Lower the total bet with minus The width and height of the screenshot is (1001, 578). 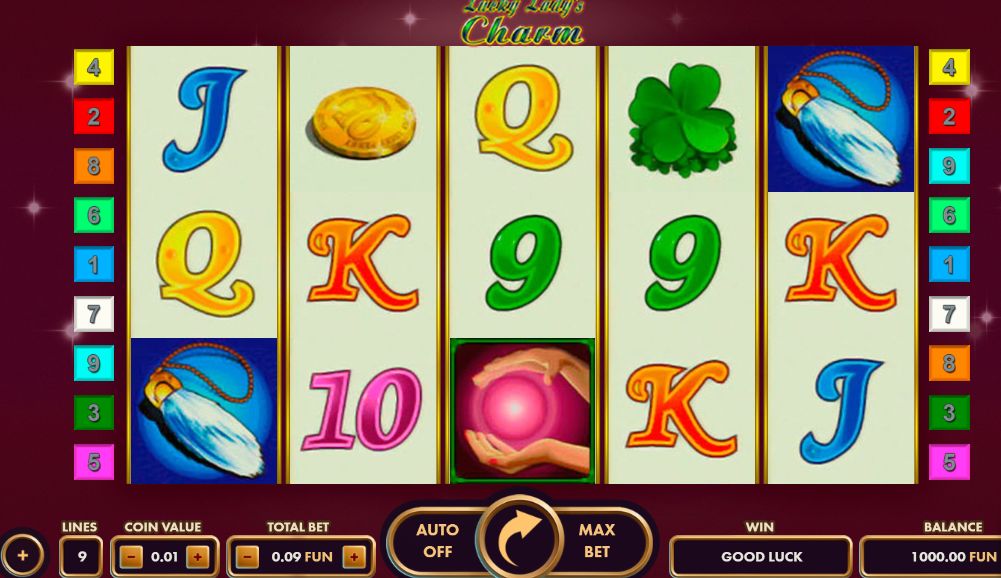pyautogui.click(x=249, y=557)
